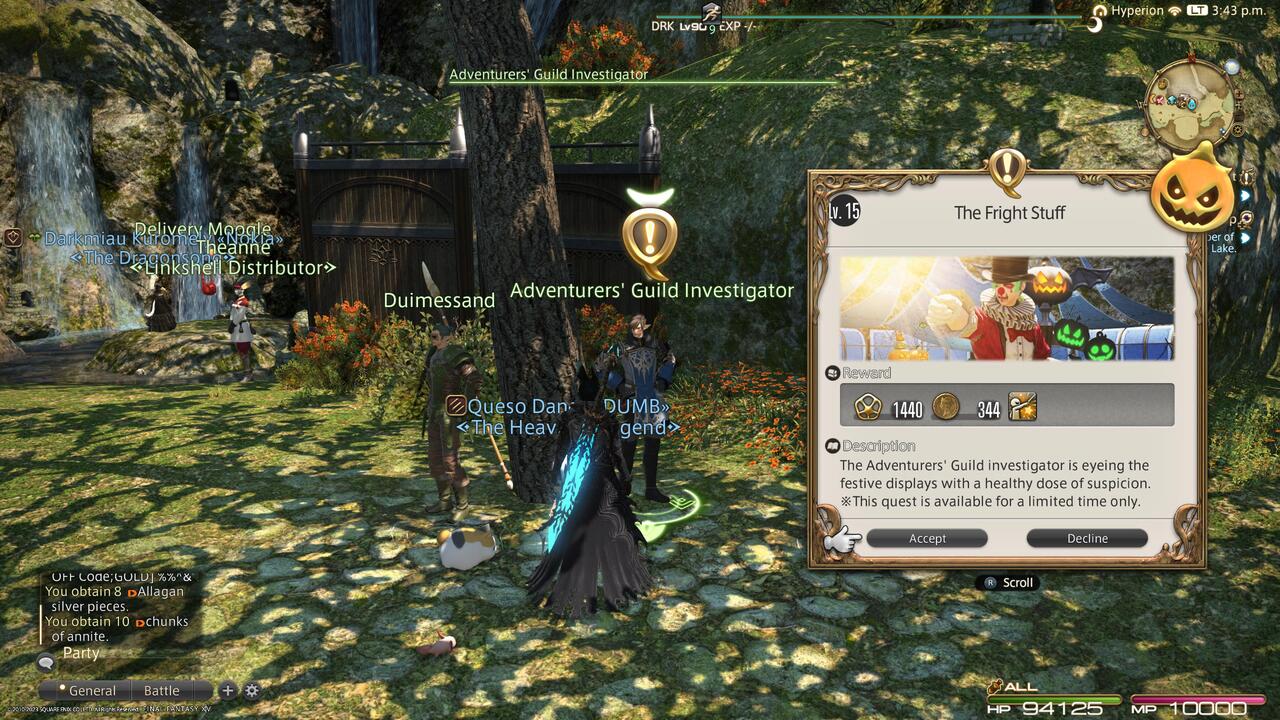Click the gil coin reward icon

coord(944,406)
